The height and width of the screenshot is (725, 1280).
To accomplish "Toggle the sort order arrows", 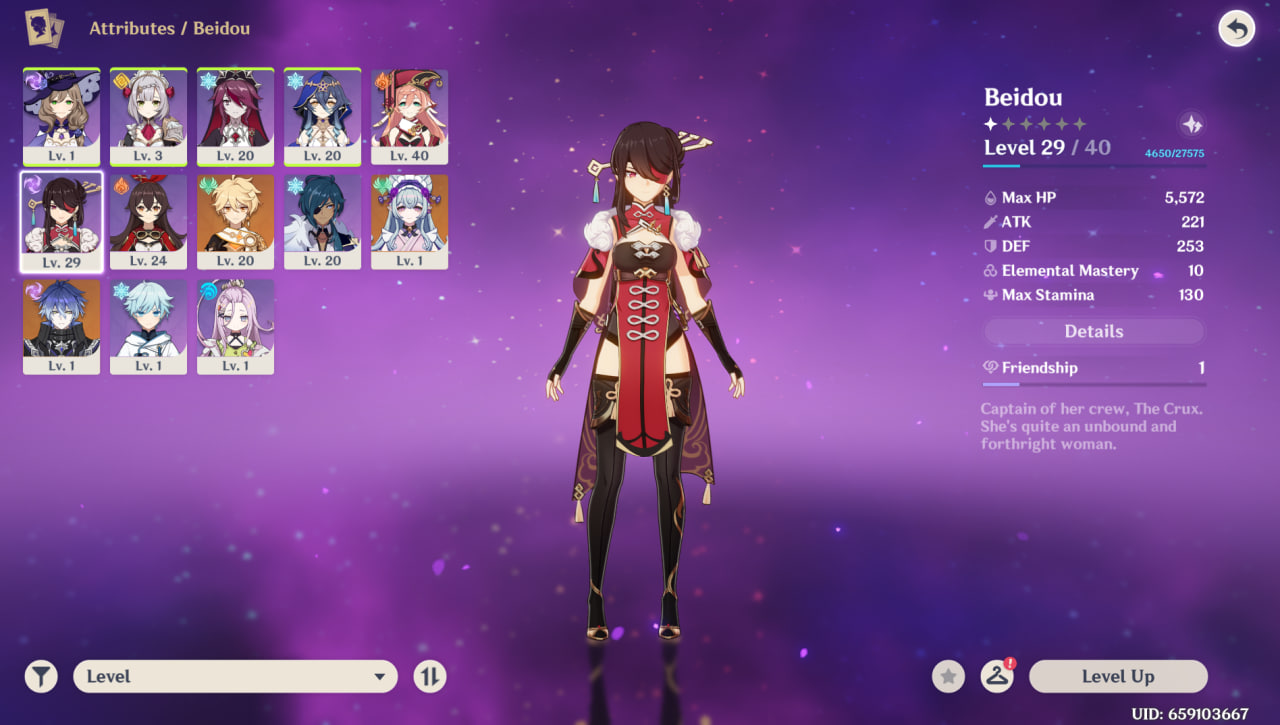I will [429, 677].
